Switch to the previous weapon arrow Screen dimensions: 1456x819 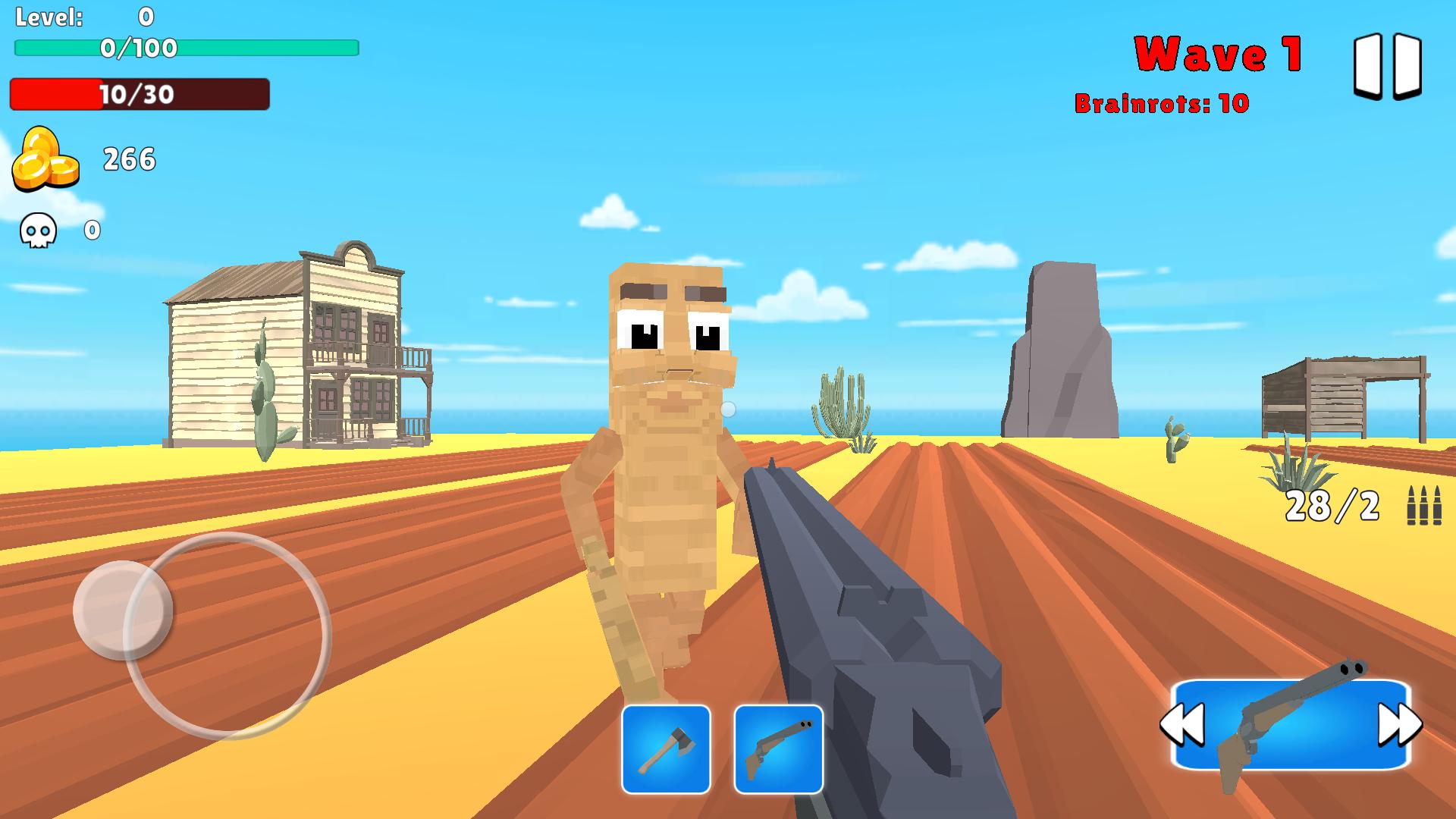click(x=1184, y=724)
